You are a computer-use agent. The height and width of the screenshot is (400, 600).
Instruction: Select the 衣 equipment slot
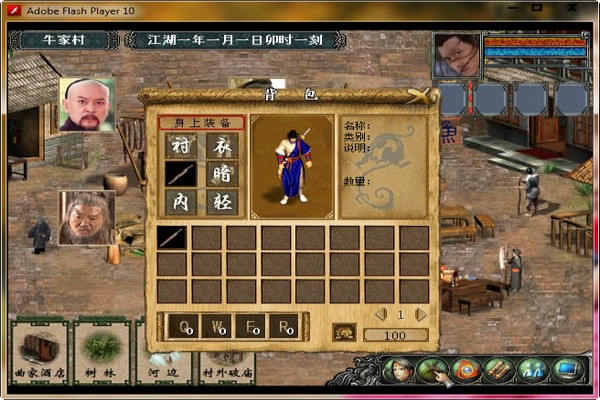point(222,145)
